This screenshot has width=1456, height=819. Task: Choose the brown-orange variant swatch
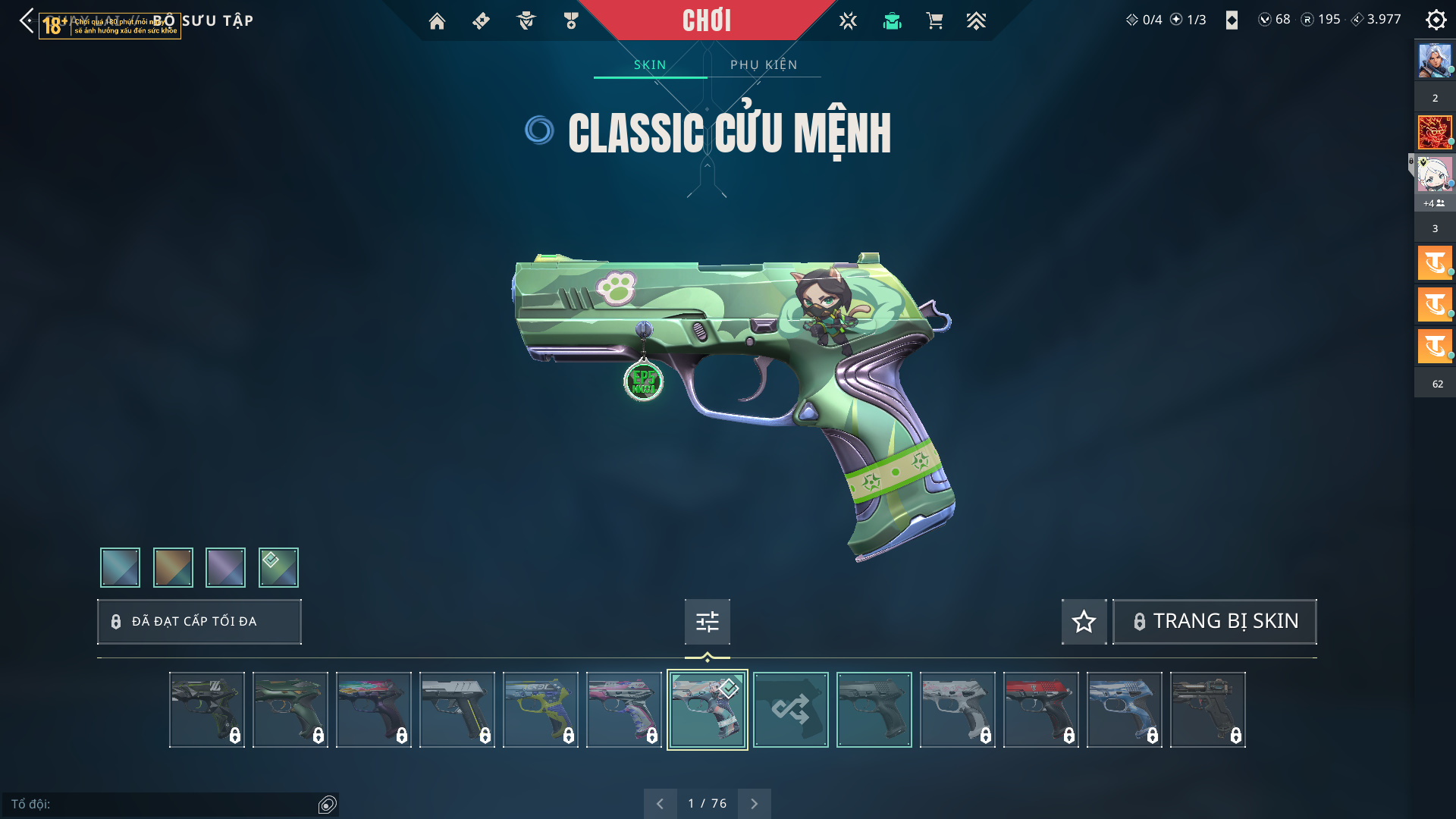173,567
